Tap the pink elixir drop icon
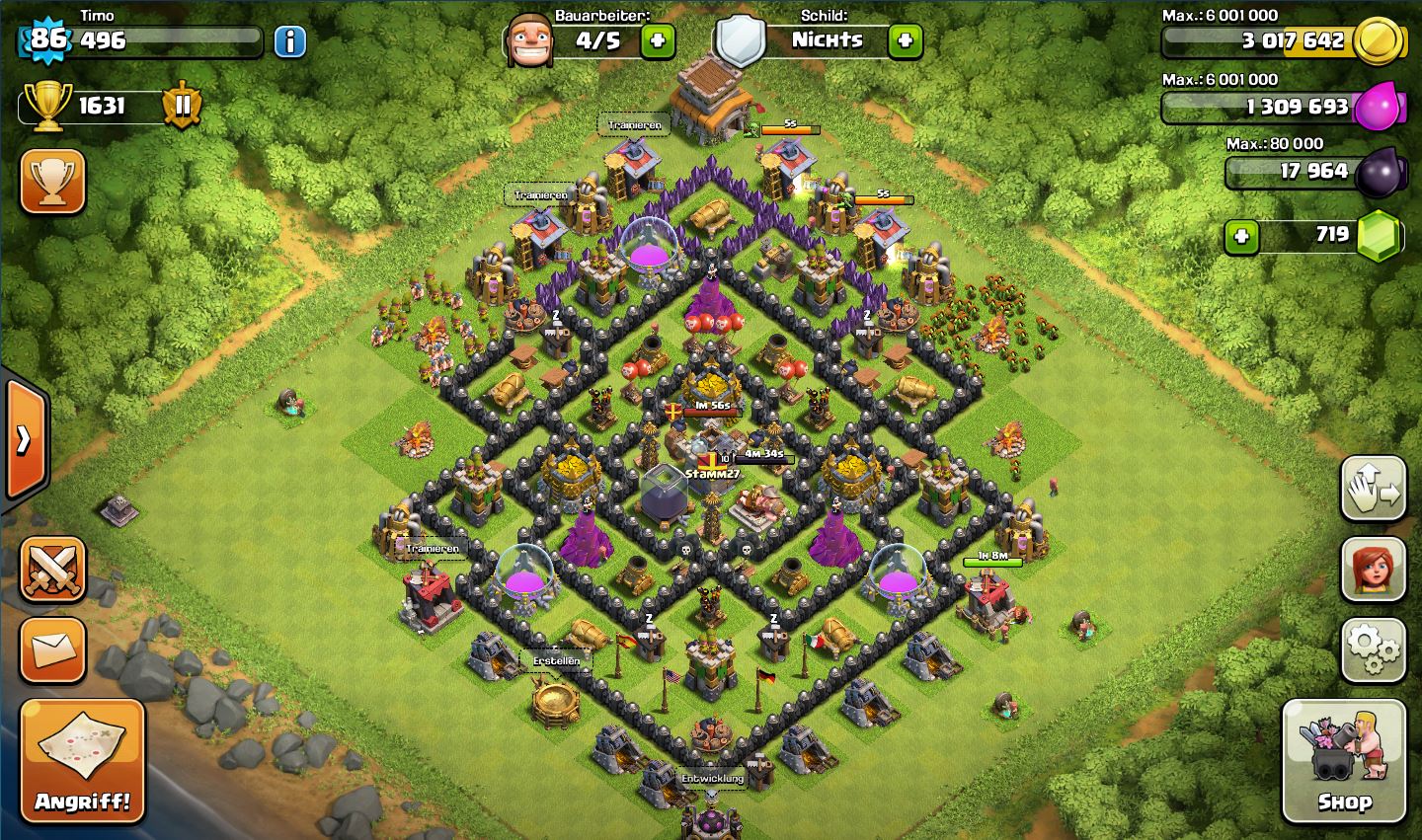This screenshot has width=1422, height=840. click(x=1379, y=107)
